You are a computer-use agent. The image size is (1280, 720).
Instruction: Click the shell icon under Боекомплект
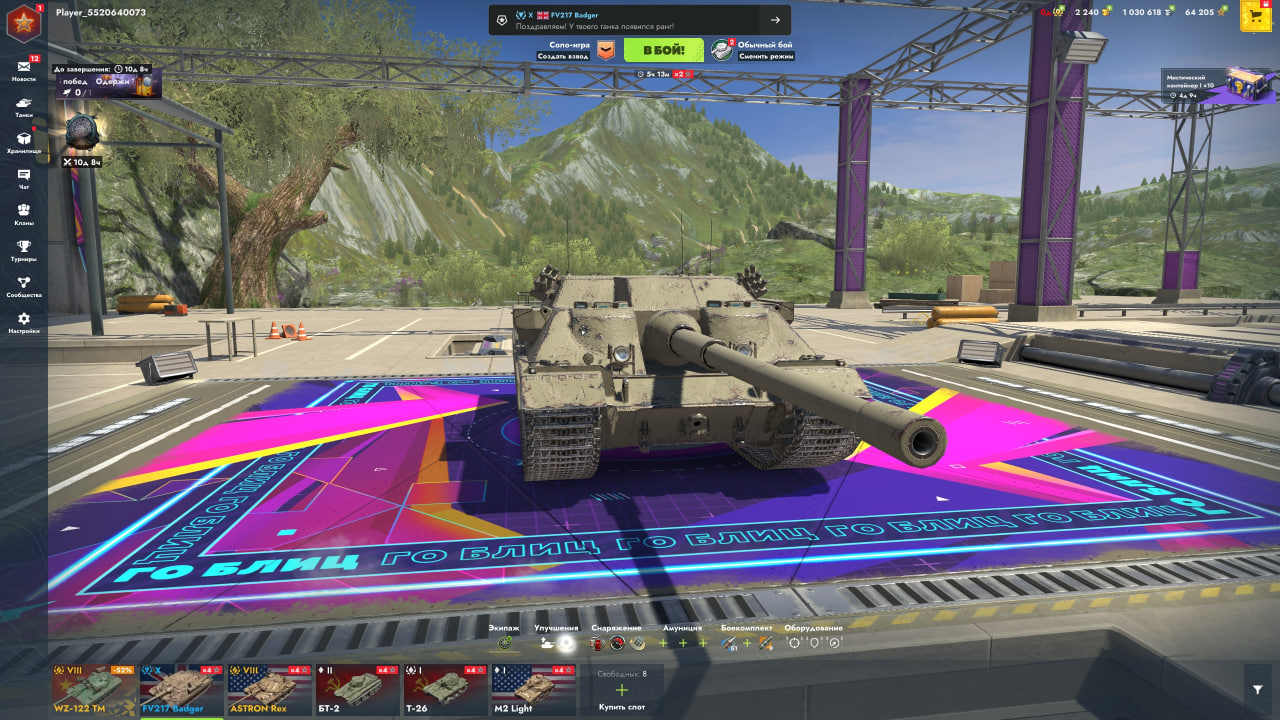[728, 643]
